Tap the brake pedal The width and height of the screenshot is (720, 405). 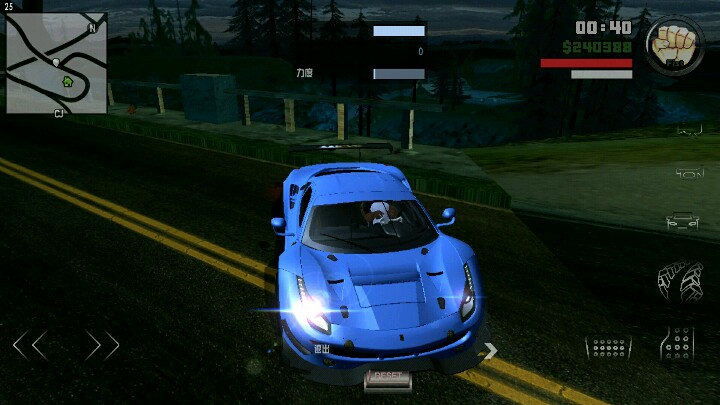tap(608, 347)
